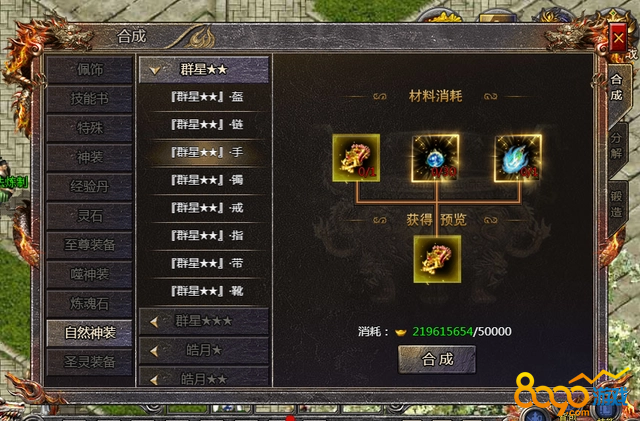Expand the 群星★★★ group
The height and width of the screenshot is (421, 640).
203,321
